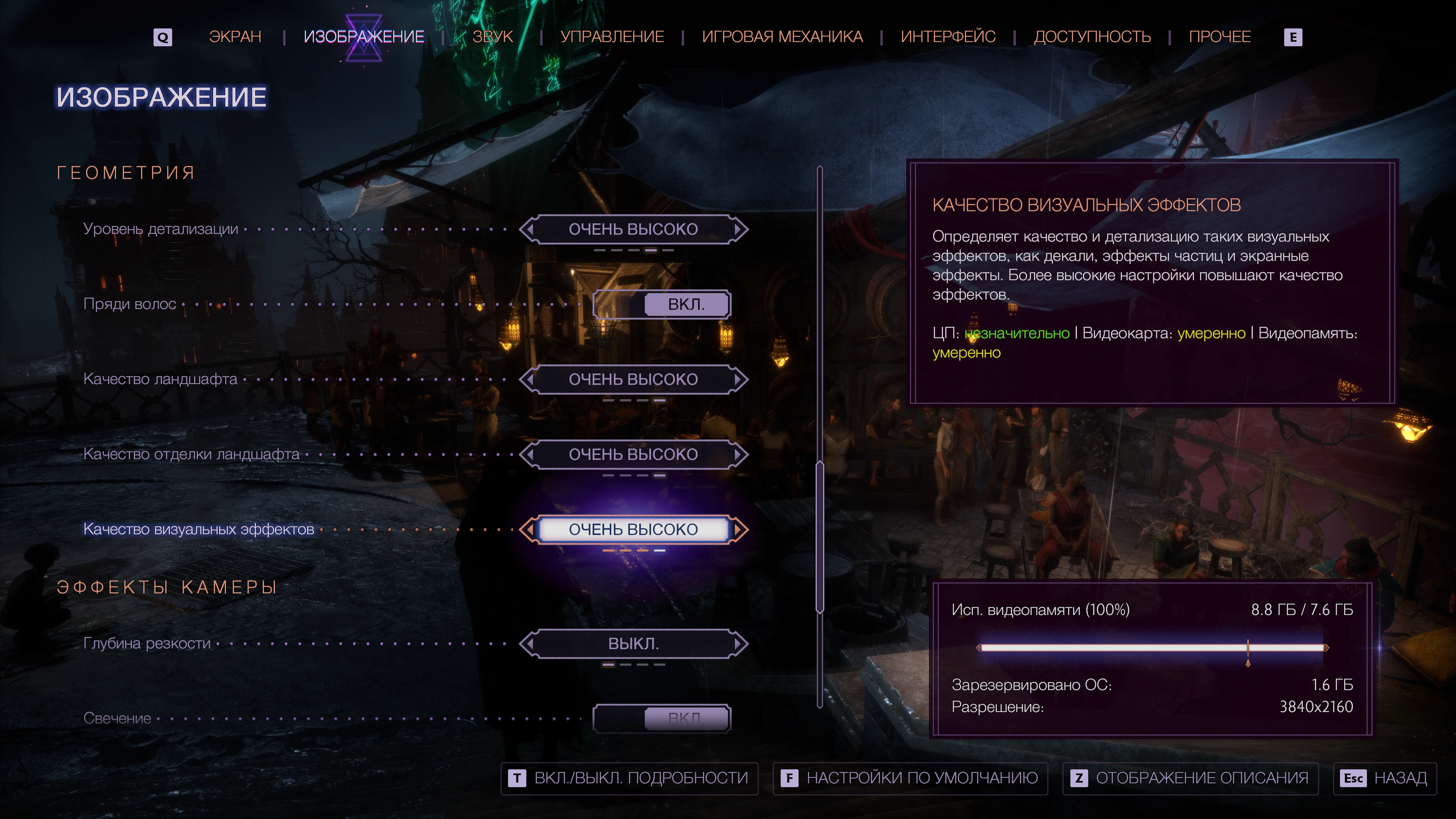Click the ОТОБРАЖЕНИЕ ОПИСАНИЯ button
Viewport: 1456px width, 819px height.
point(1190,778)
